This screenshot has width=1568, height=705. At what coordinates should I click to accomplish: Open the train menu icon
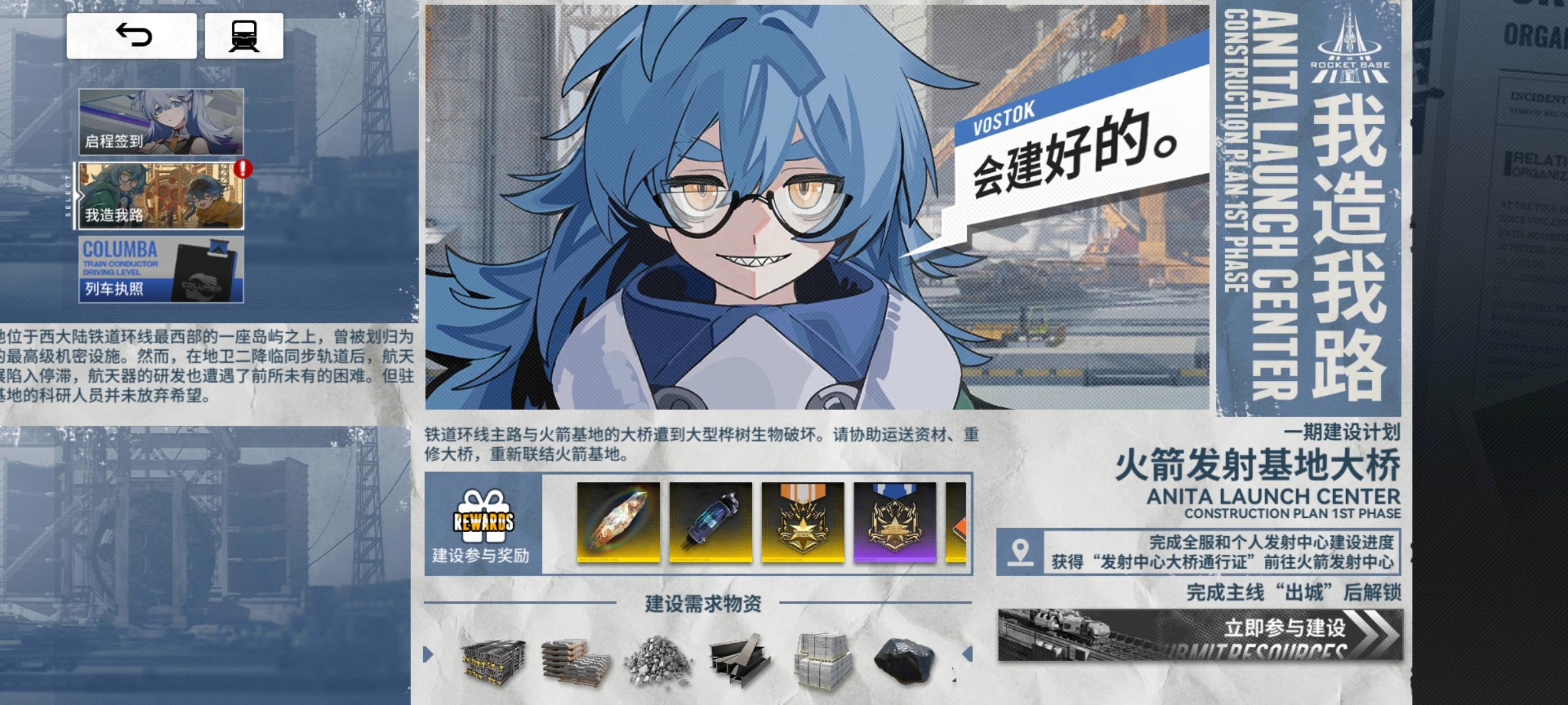click(246, 38)
